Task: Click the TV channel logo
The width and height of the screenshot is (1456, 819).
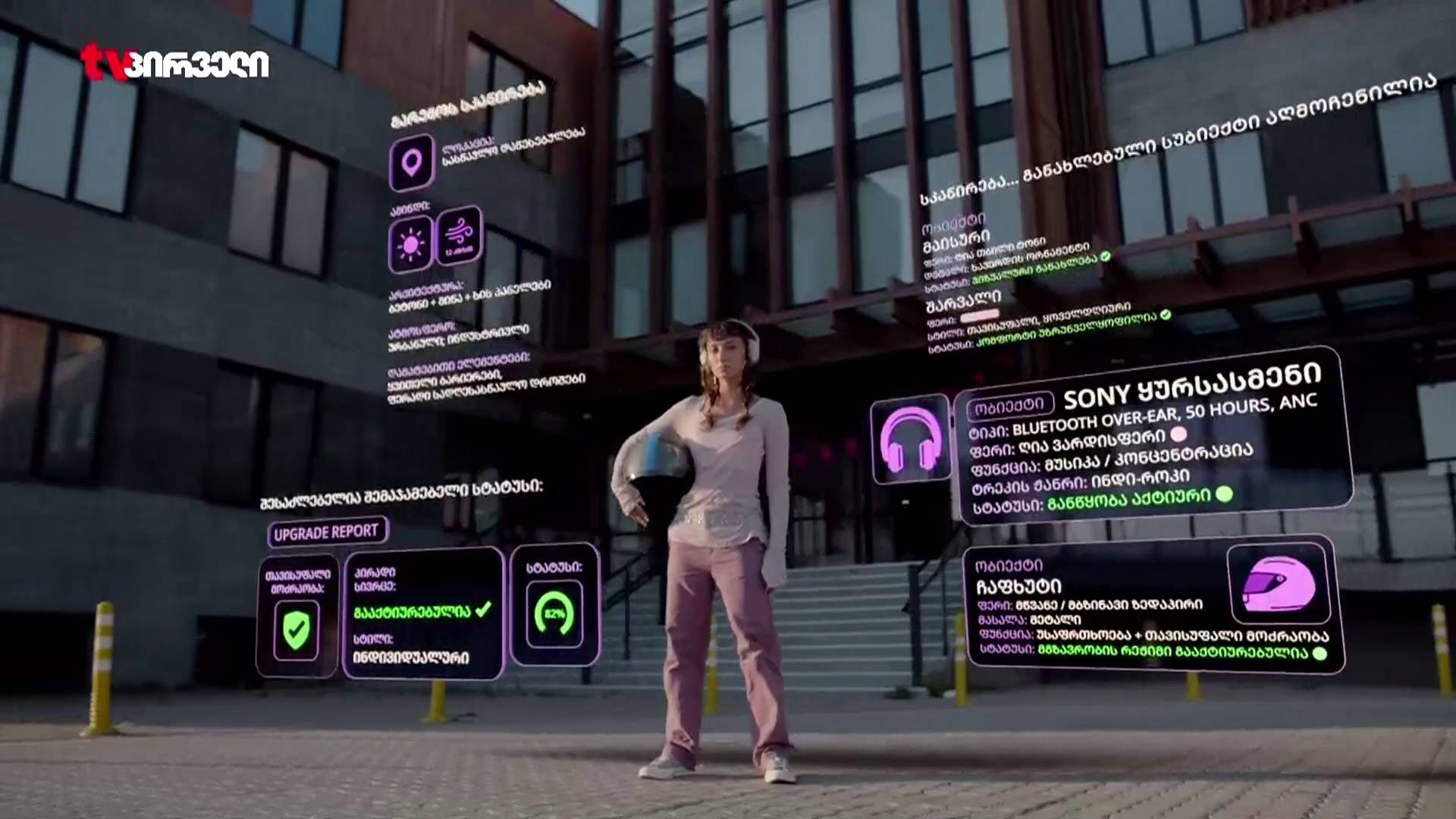Action: pyautogui.click(x=175, y=63)
